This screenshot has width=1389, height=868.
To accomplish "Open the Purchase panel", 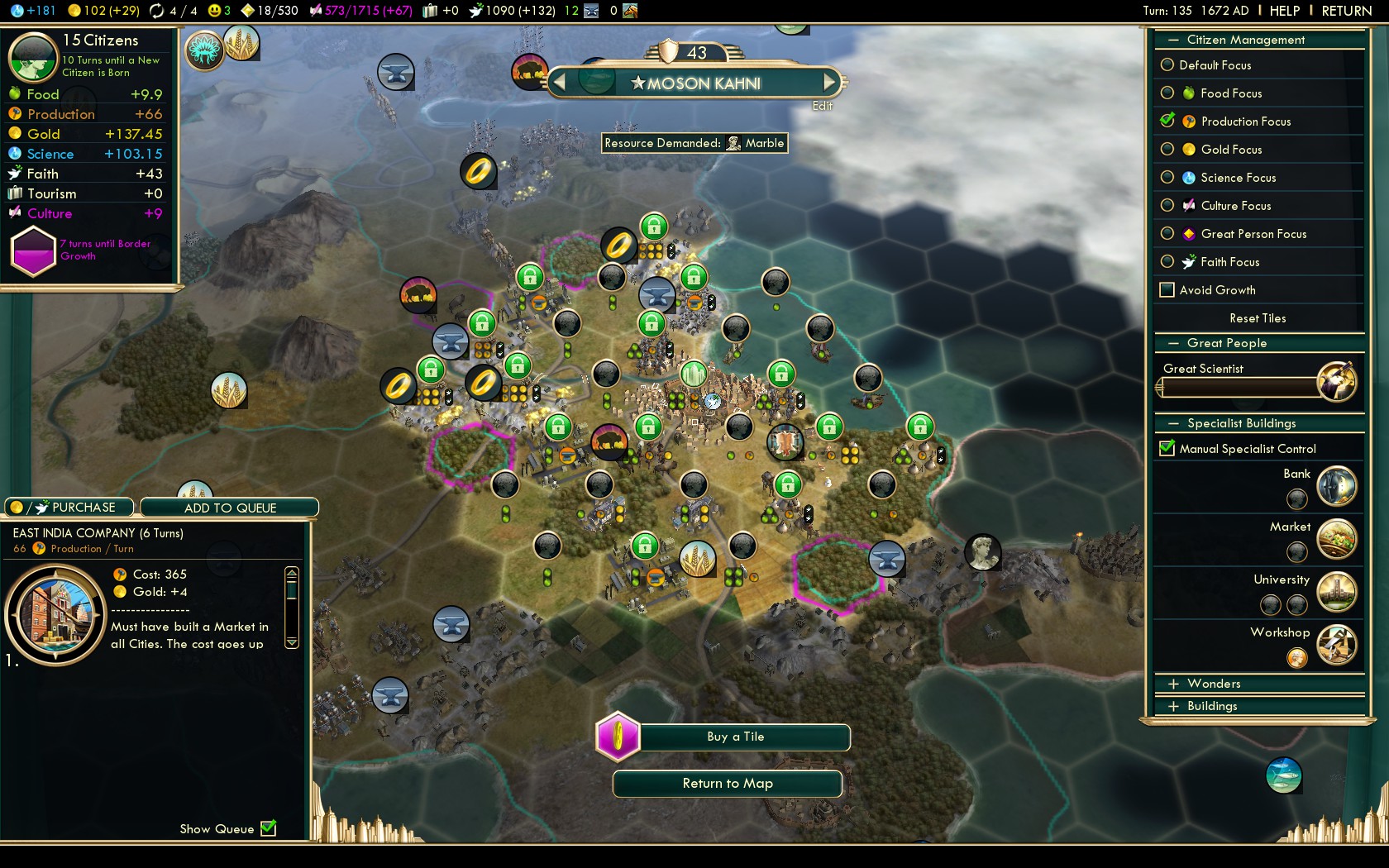I will tap(70, 508).
